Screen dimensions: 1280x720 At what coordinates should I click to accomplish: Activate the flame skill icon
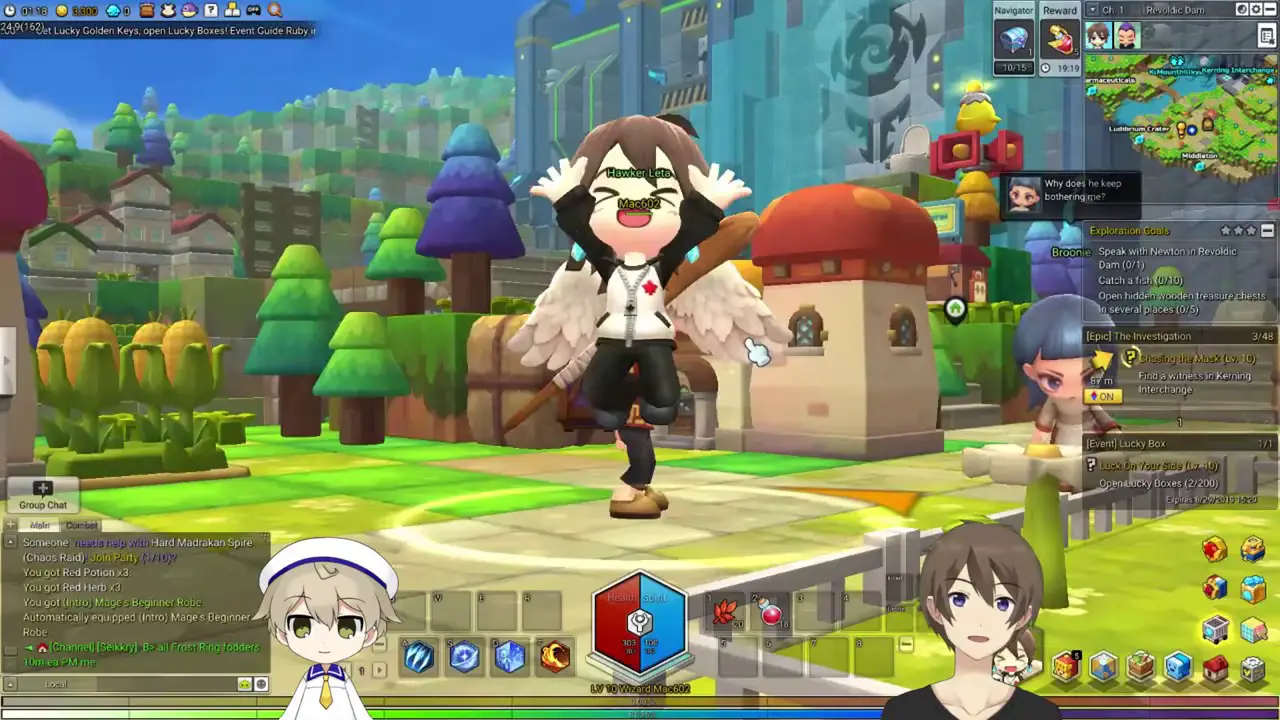(554, 656)
